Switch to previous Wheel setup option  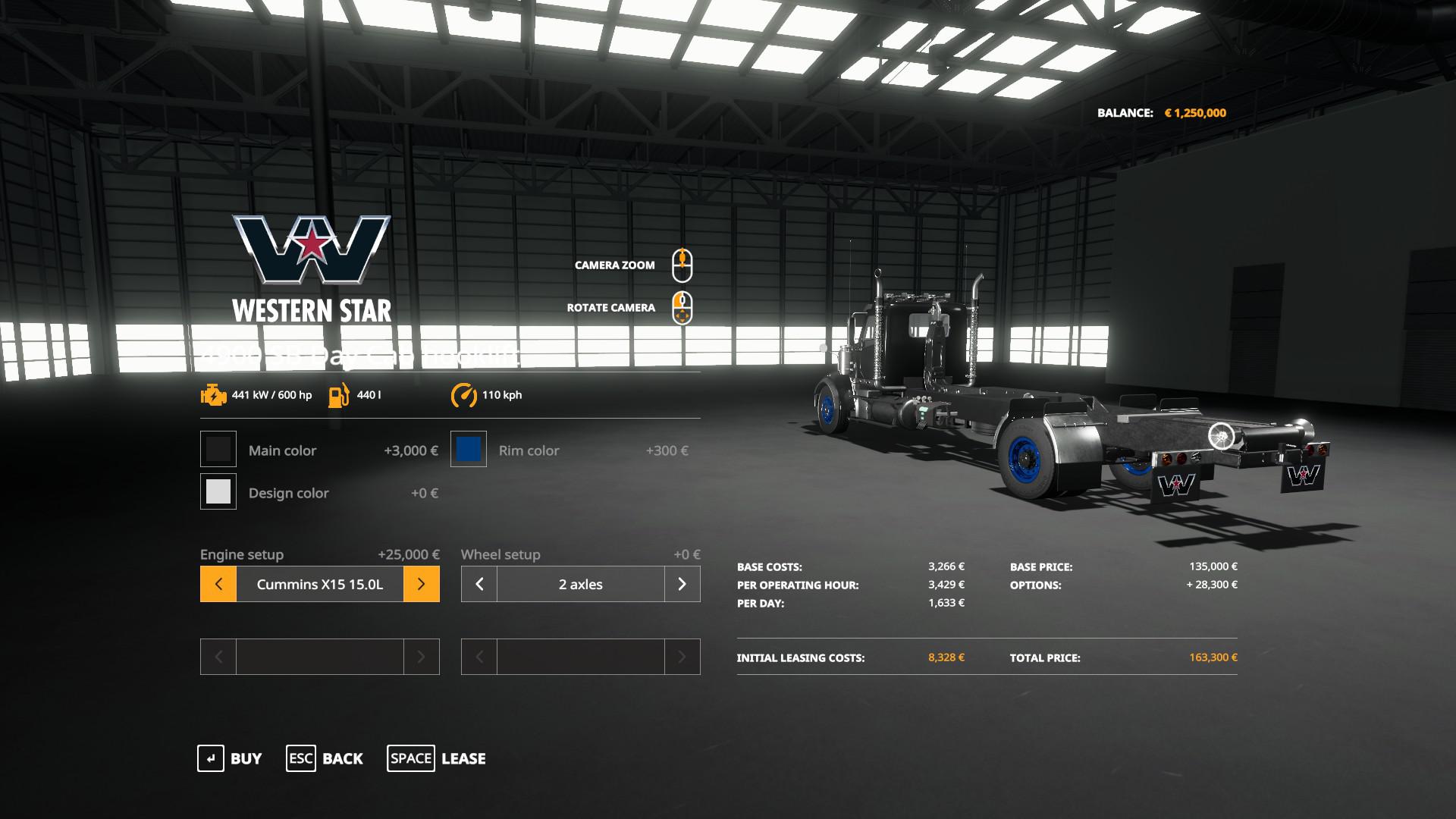[x=479, y=585]
